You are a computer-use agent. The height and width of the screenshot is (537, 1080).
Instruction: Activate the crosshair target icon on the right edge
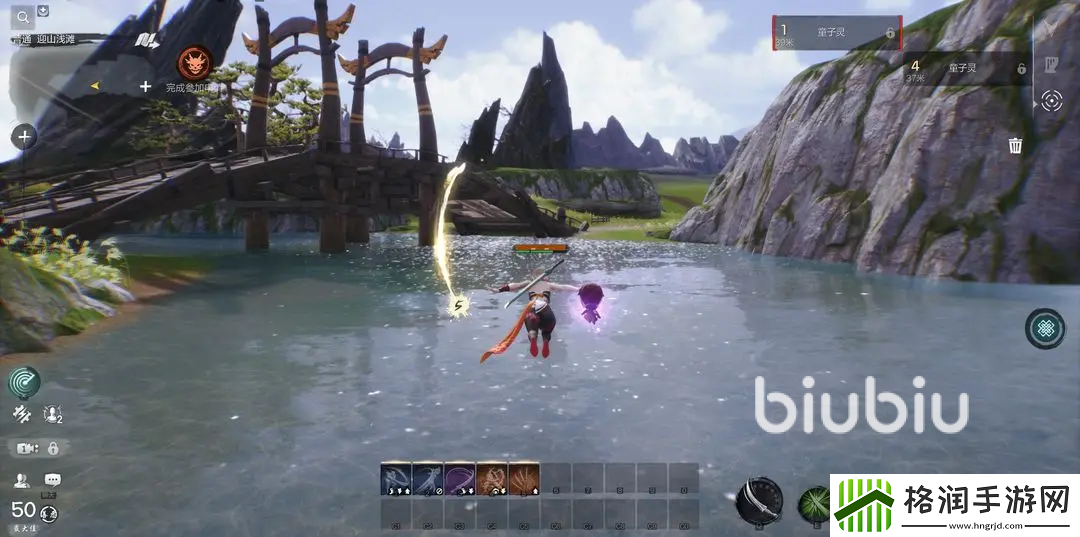1050,100
